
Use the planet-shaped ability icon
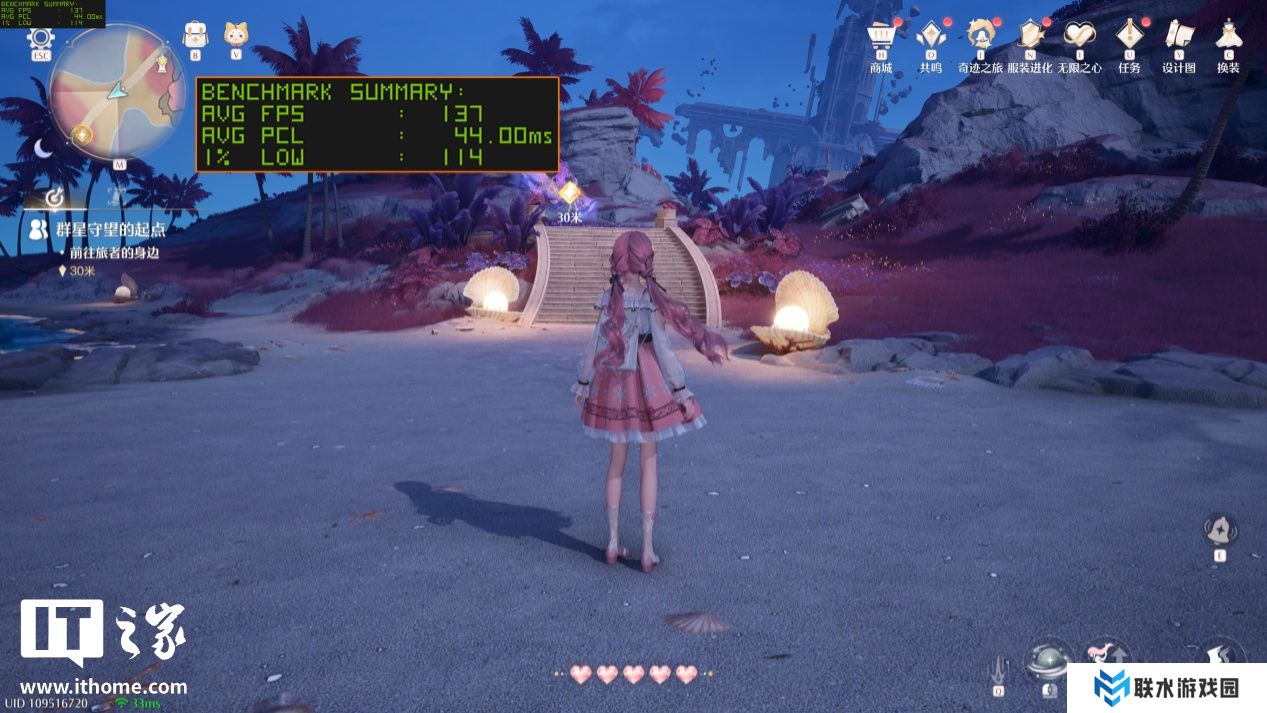(1049, 660)
